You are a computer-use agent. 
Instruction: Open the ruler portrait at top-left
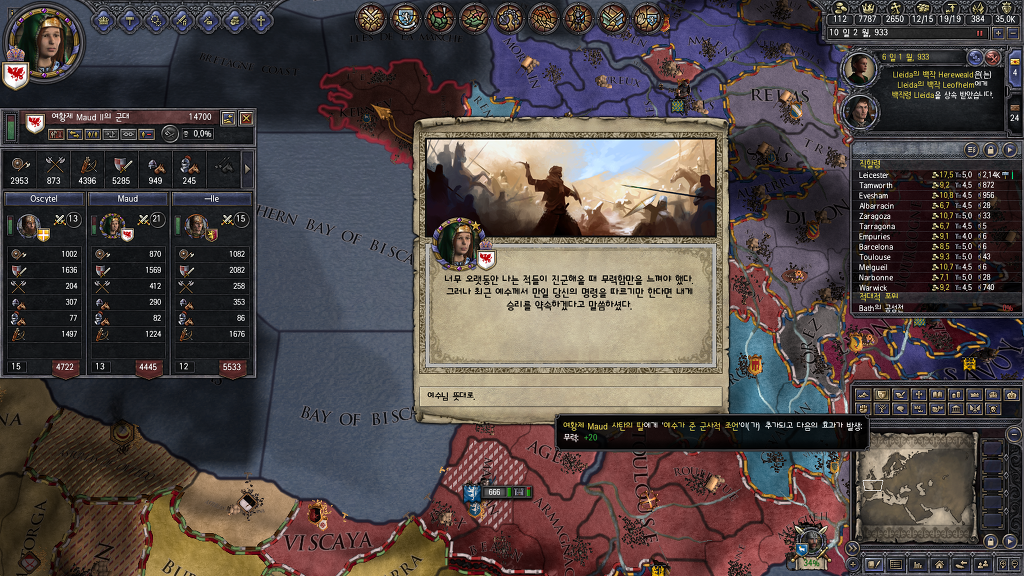pos(43,41)
